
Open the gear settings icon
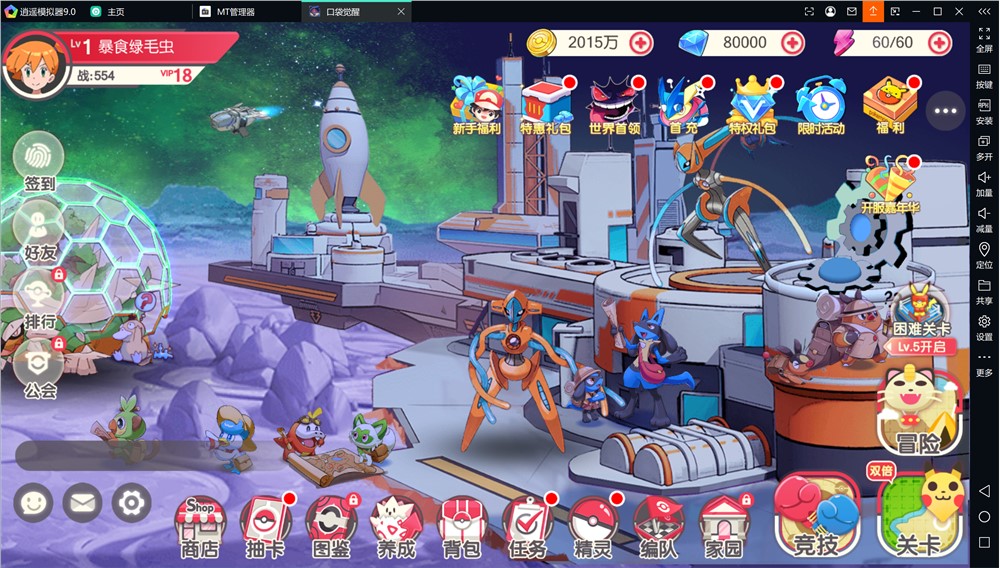[131, 503]
